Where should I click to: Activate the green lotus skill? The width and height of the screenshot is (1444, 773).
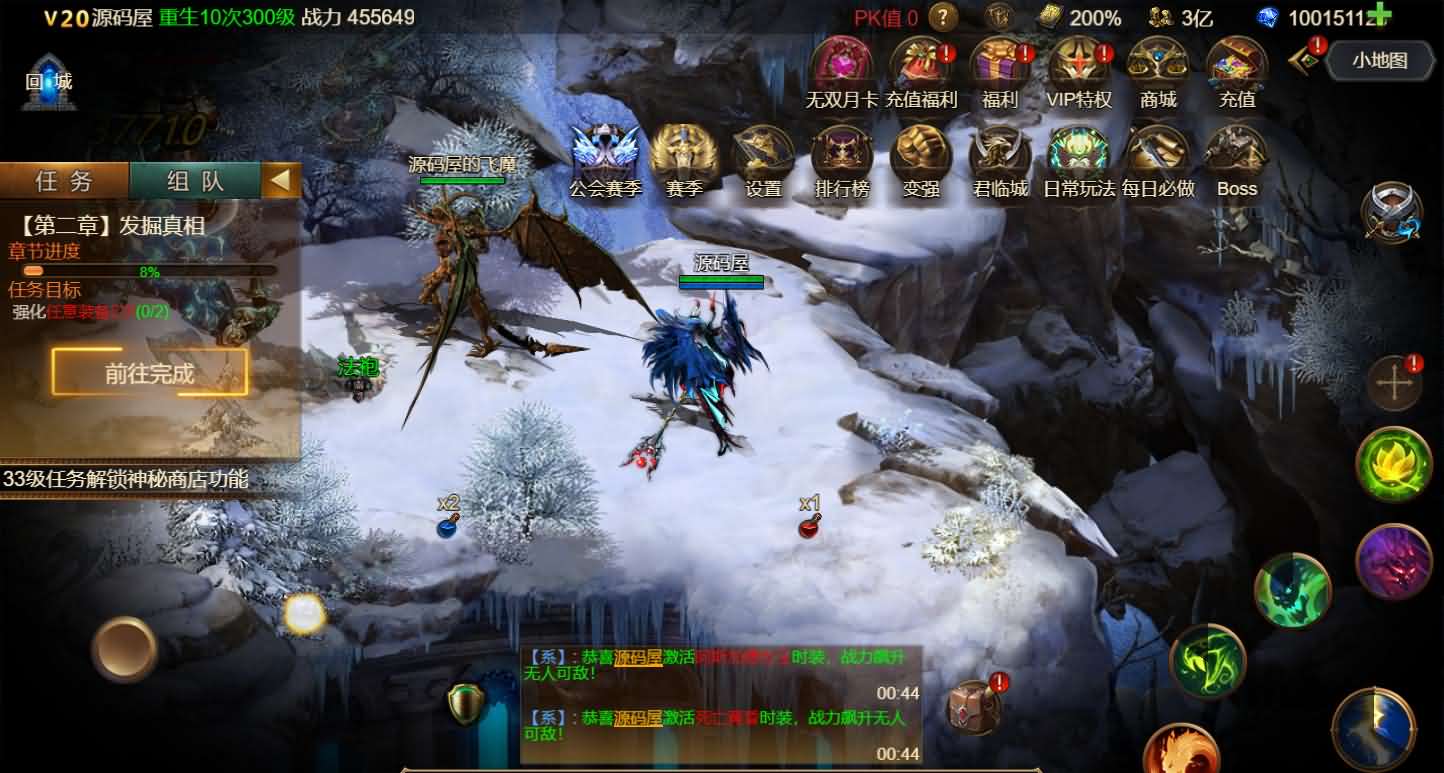[1393, 464]
